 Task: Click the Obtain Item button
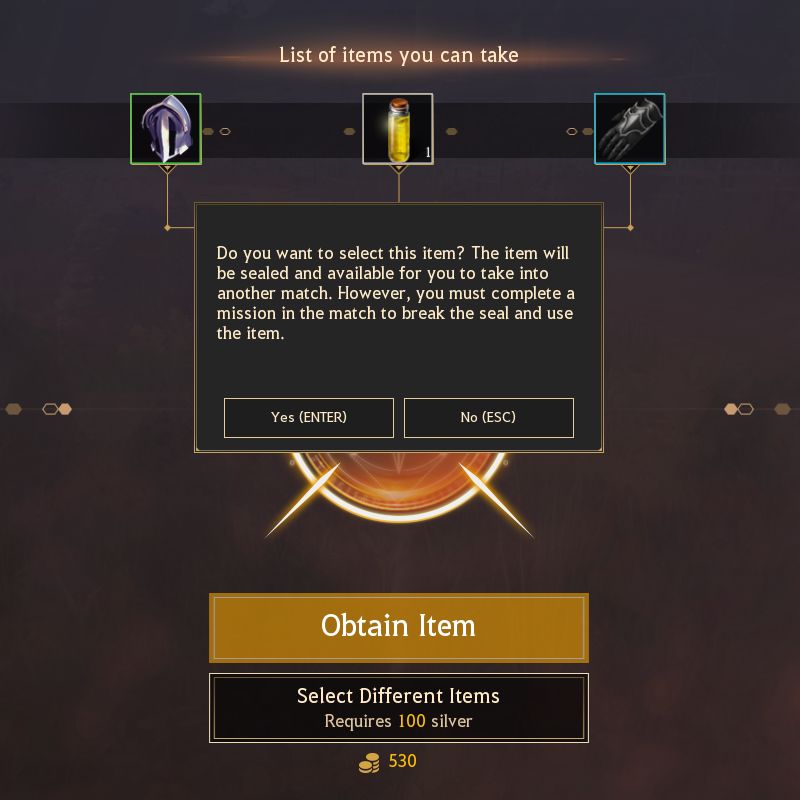pyautogui.click(x=398, y=627)
